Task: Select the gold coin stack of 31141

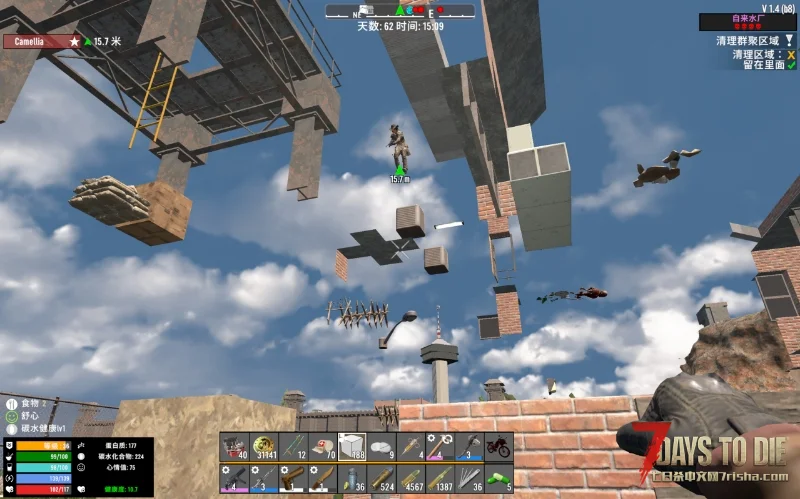Action: coord(263,446)
